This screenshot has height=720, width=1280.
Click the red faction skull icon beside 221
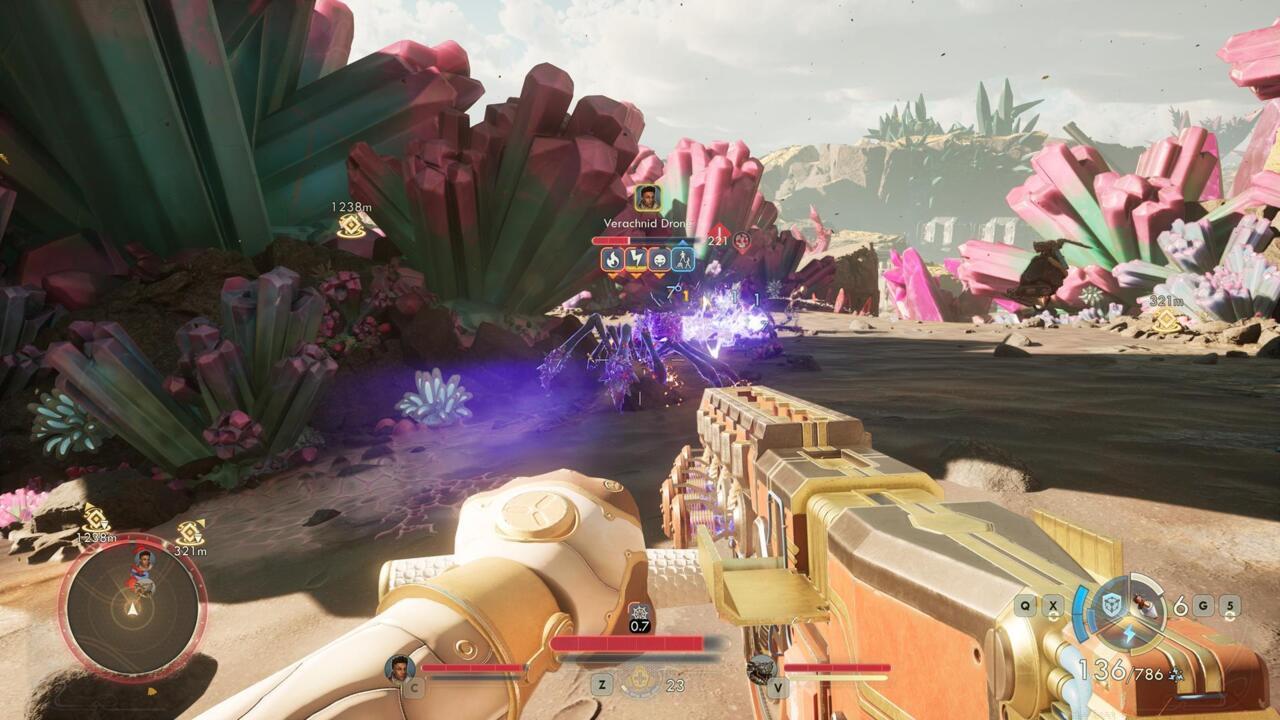tap(742, 240)
